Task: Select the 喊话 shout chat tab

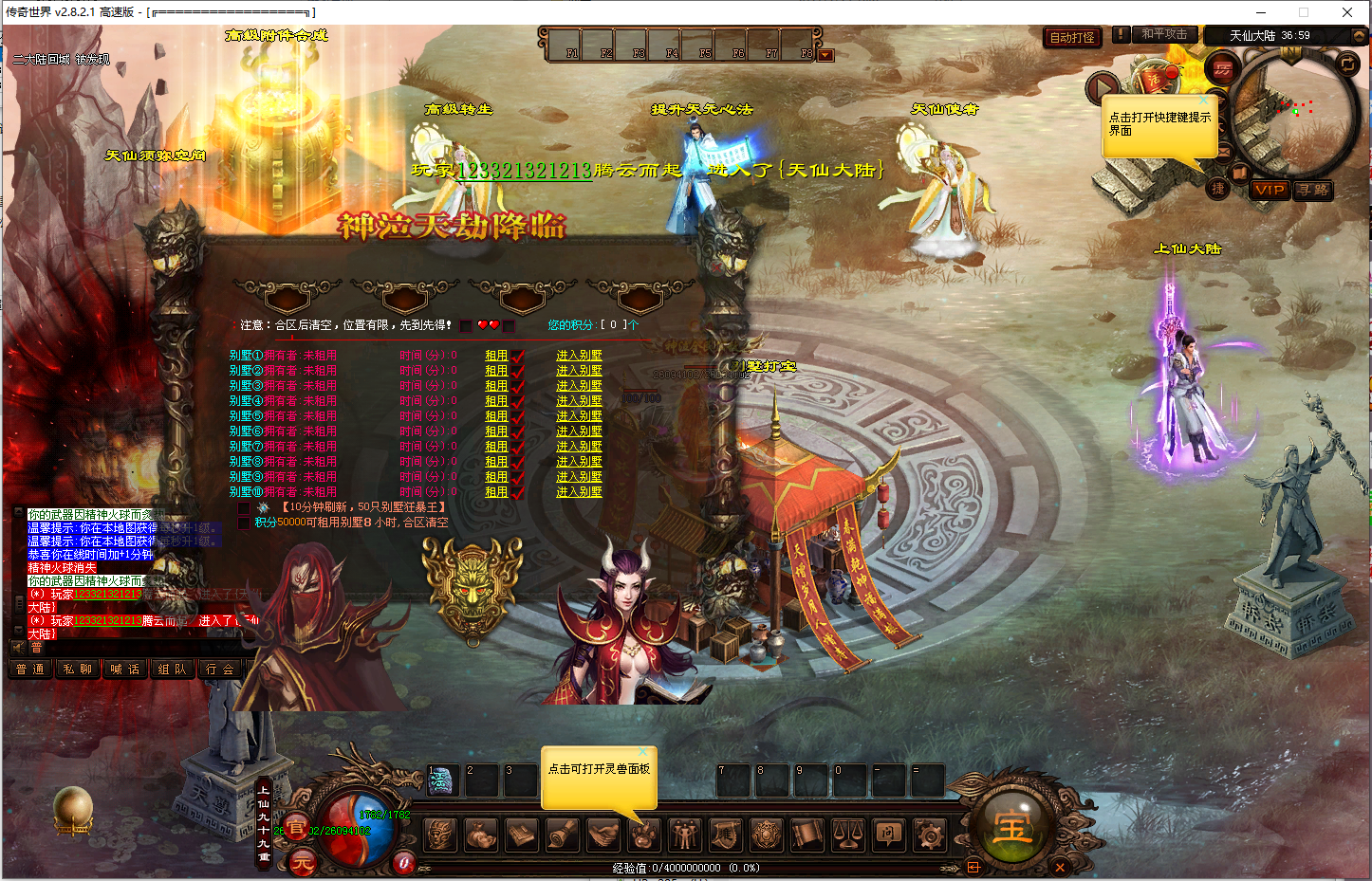Action: [x=125, y=670]
